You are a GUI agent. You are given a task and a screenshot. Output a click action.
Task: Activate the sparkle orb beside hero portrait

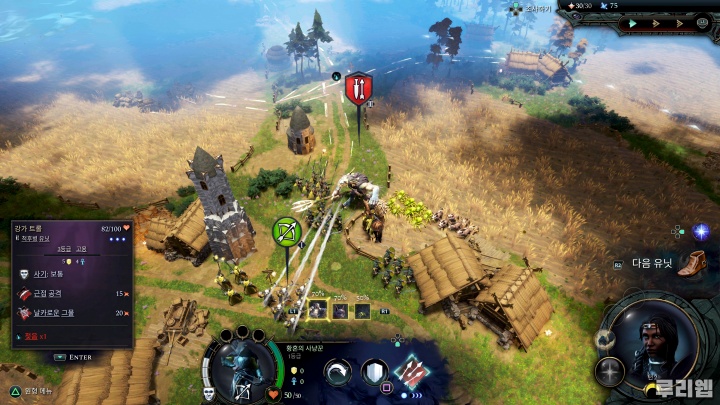click(x=609, y=372)
